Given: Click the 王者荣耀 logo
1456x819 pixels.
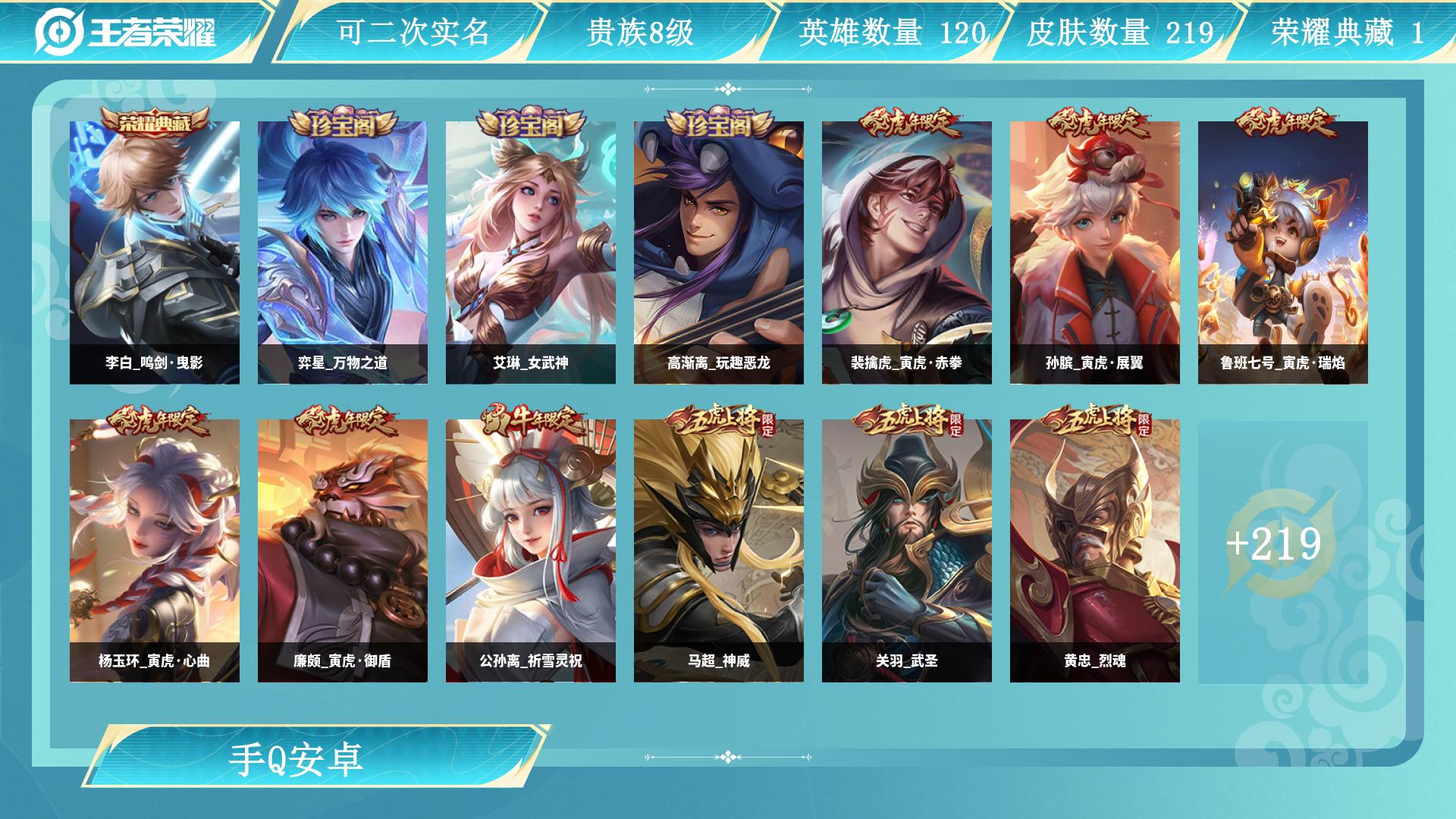Looking at the screenshot, I should coord(126,32).
